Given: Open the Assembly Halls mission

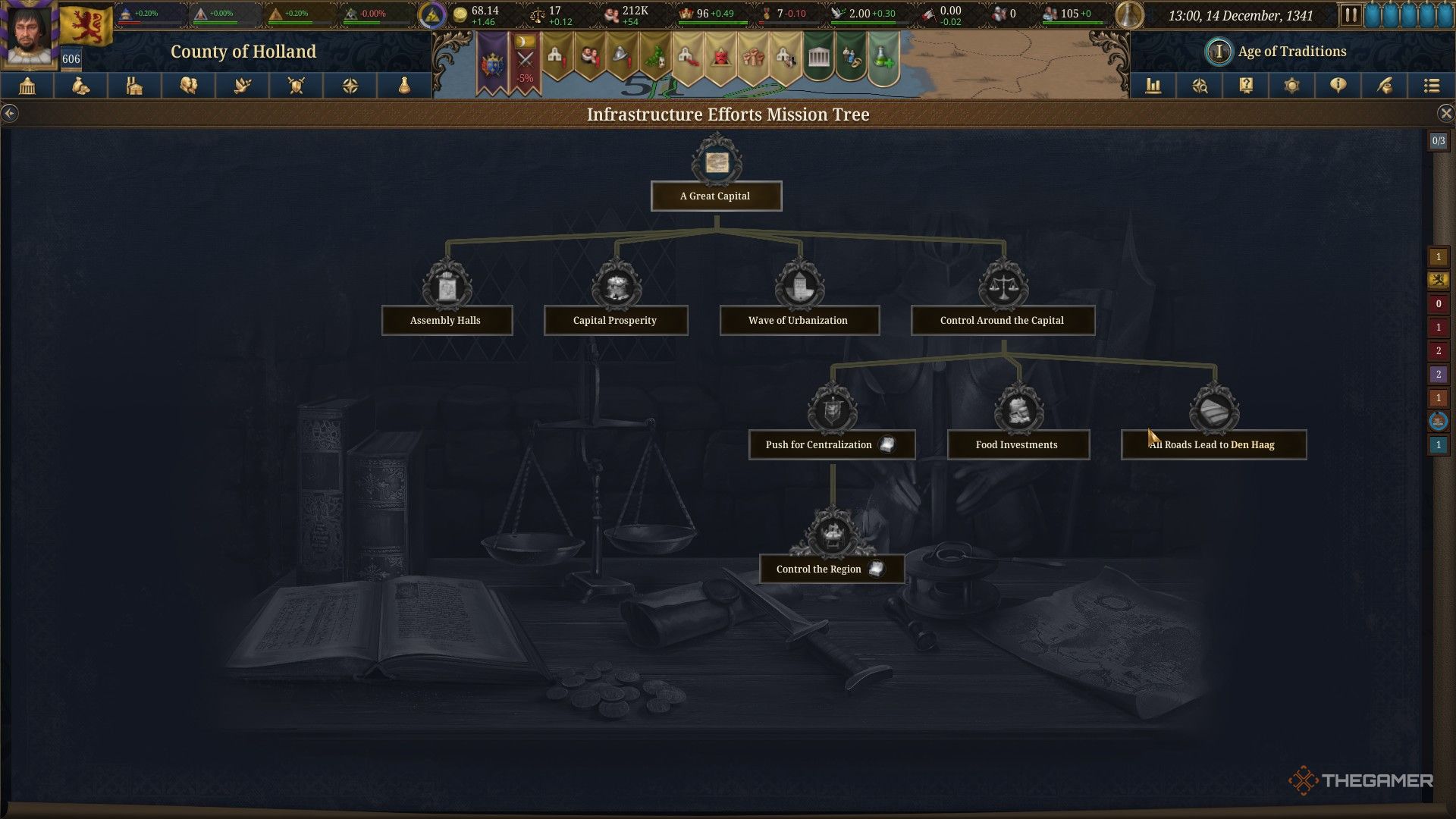Looking at the screenshot, I should [446, 320].
